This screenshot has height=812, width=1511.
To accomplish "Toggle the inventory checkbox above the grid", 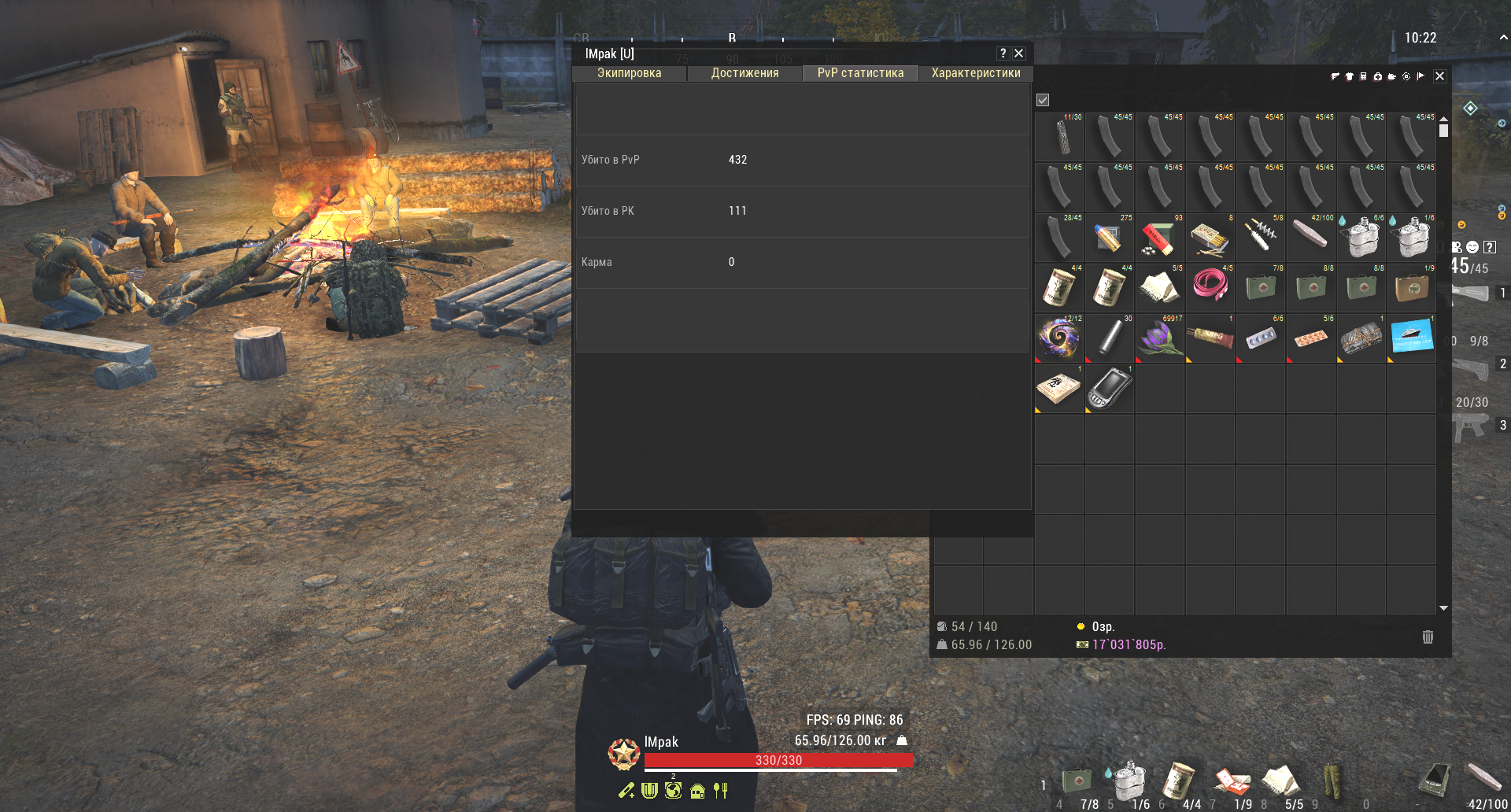I will 1043,100.
